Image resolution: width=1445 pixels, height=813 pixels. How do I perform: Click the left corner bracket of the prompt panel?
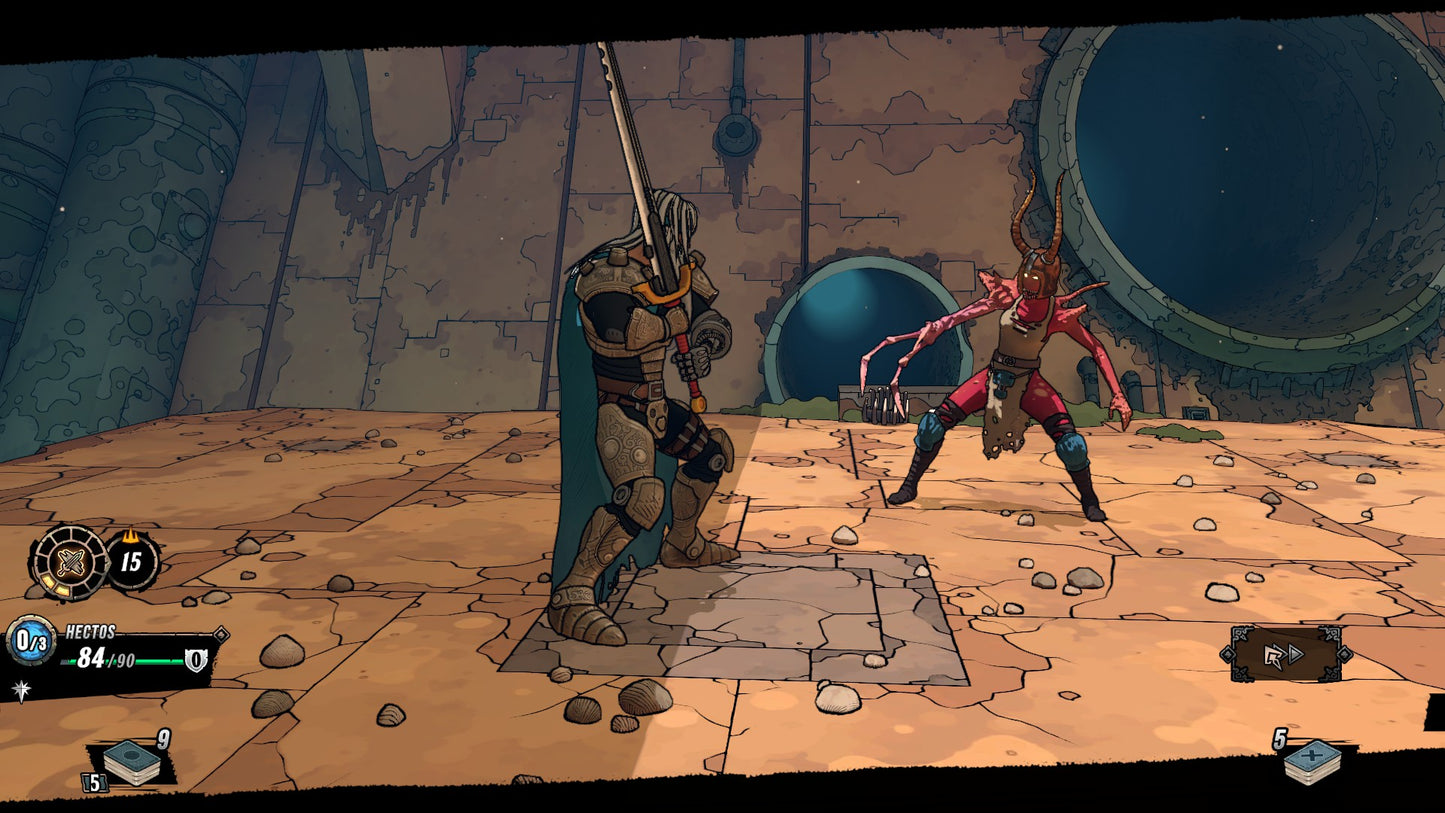click(1228, 654)
